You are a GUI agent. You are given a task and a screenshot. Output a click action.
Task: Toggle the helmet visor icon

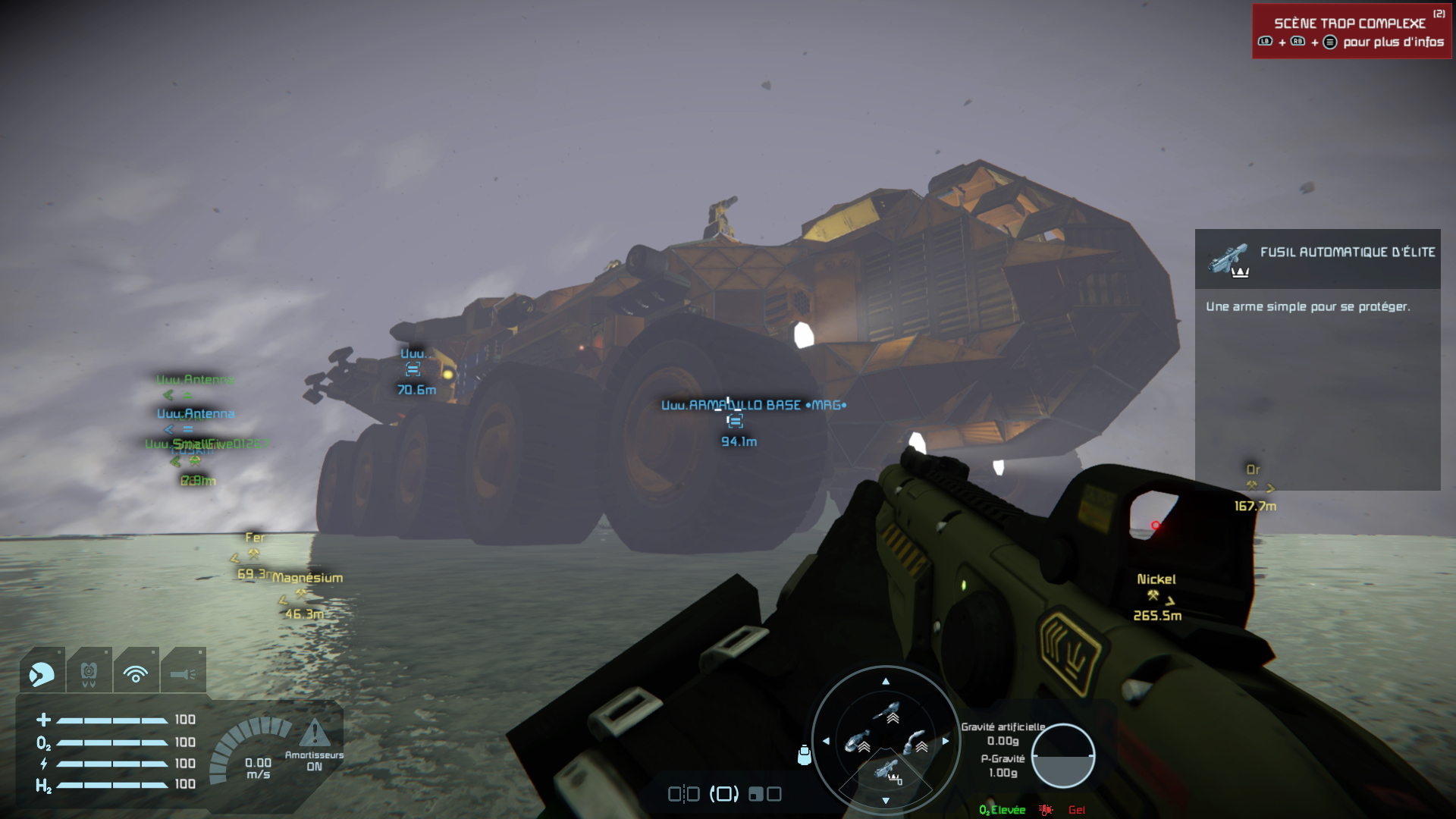42,673
